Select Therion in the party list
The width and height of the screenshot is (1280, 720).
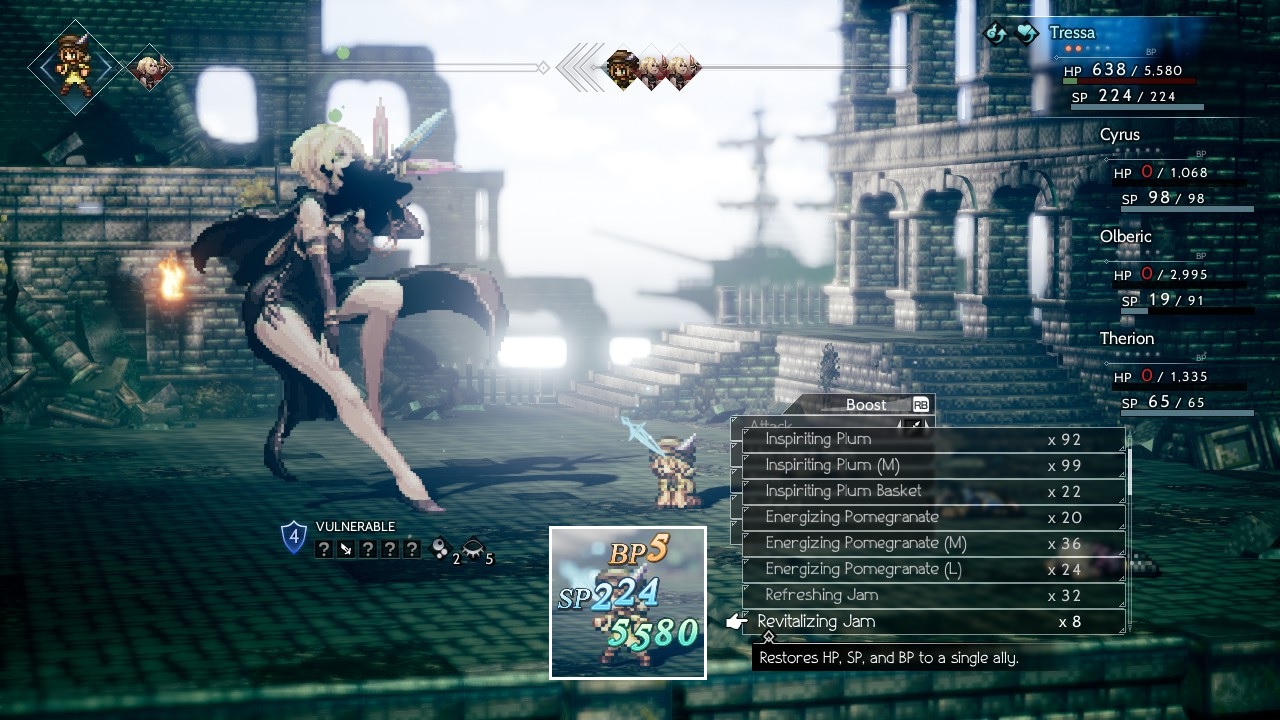1170,374
